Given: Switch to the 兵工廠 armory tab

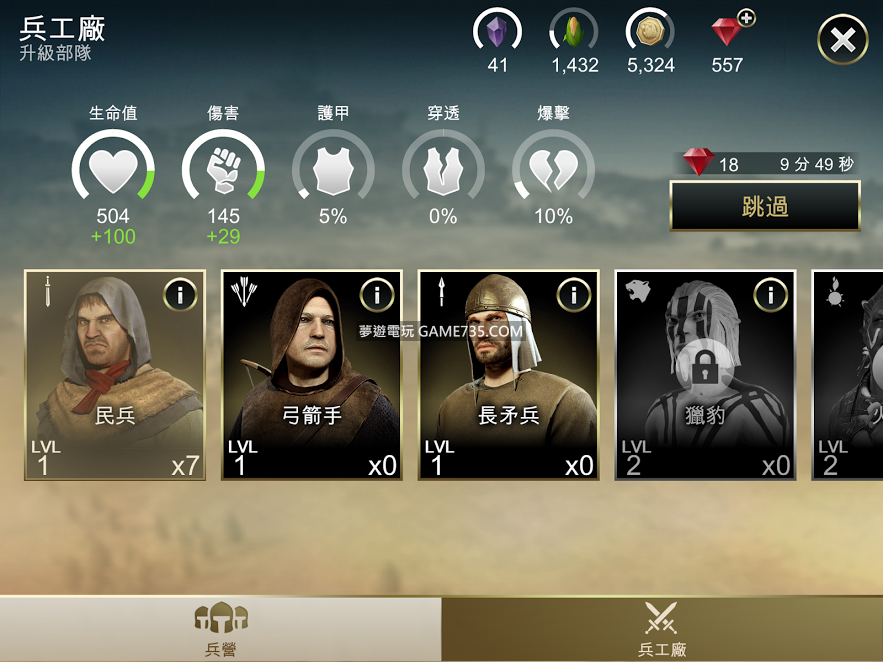Looking at the screenshot, I should tap(662, 629).
